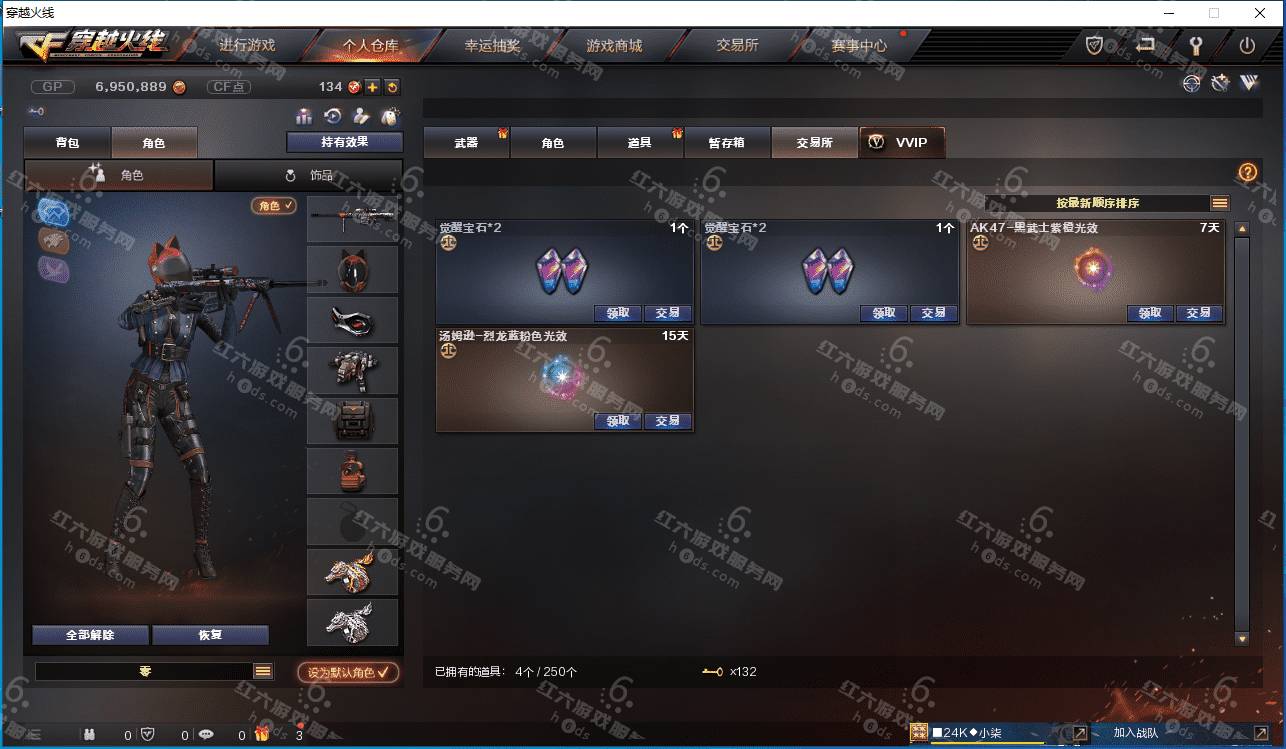Open the 游戏商城 shop
Image resolution: width=1286 pixels, height=749 pixels.
pos(614,45)
